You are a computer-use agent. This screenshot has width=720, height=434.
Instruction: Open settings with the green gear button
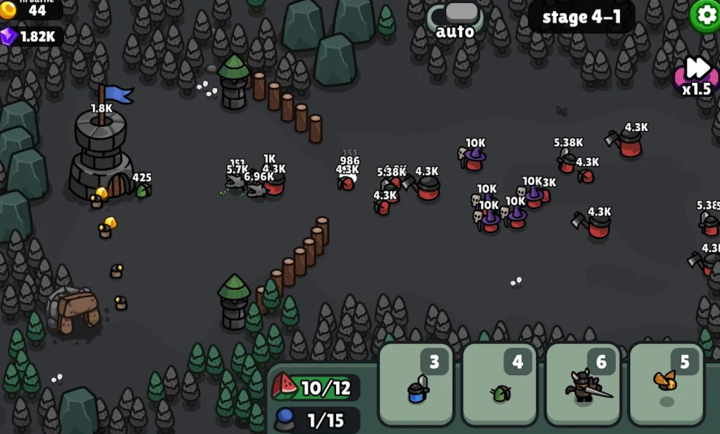[704, 14]
